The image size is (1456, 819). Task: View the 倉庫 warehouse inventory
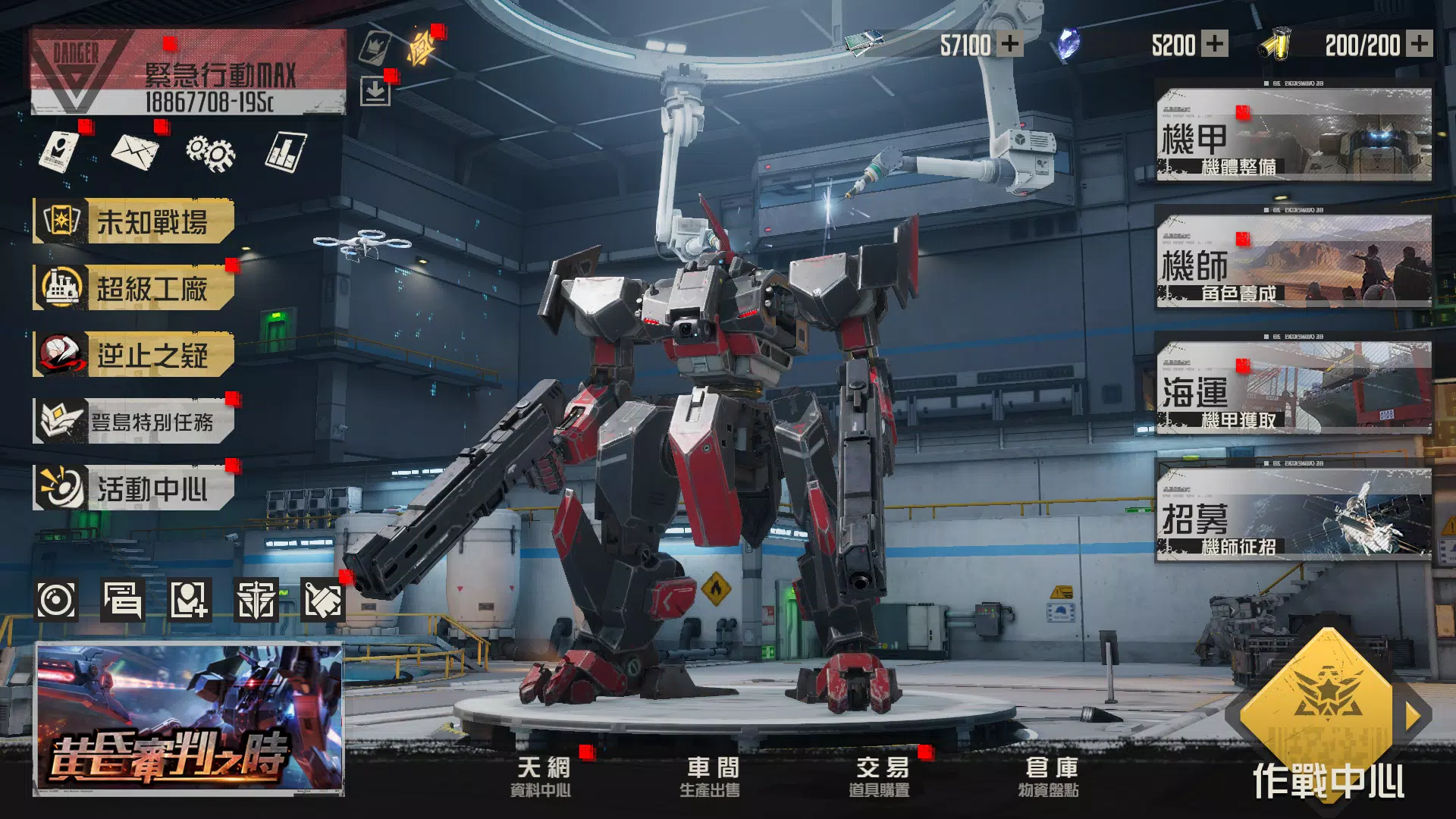pos(1050,777)
